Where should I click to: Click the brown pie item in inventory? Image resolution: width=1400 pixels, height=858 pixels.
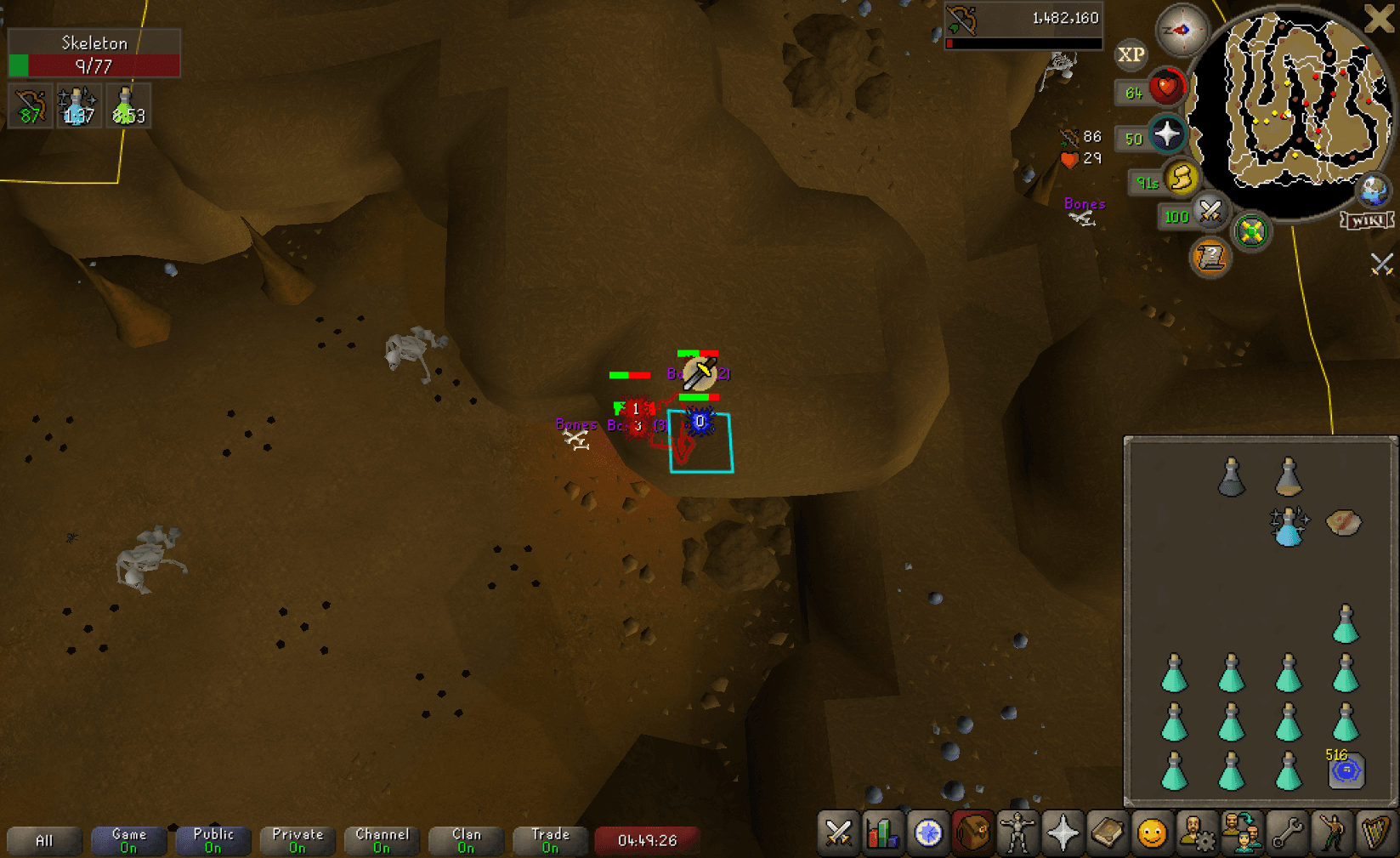(x=1344, y=522)
